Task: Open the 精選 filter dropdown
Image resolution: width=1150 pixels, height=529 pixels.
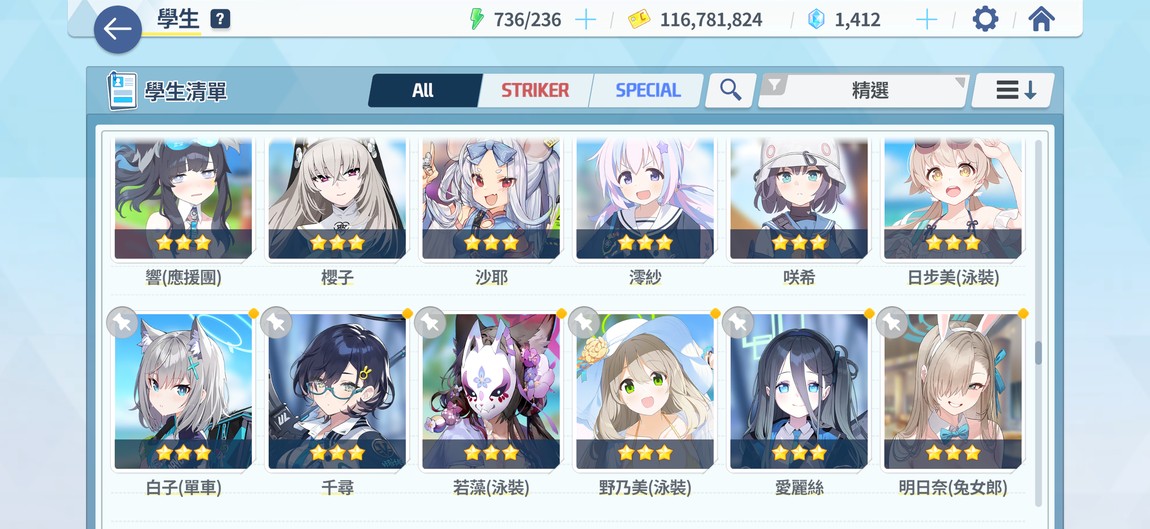Action: click(864, 90)
